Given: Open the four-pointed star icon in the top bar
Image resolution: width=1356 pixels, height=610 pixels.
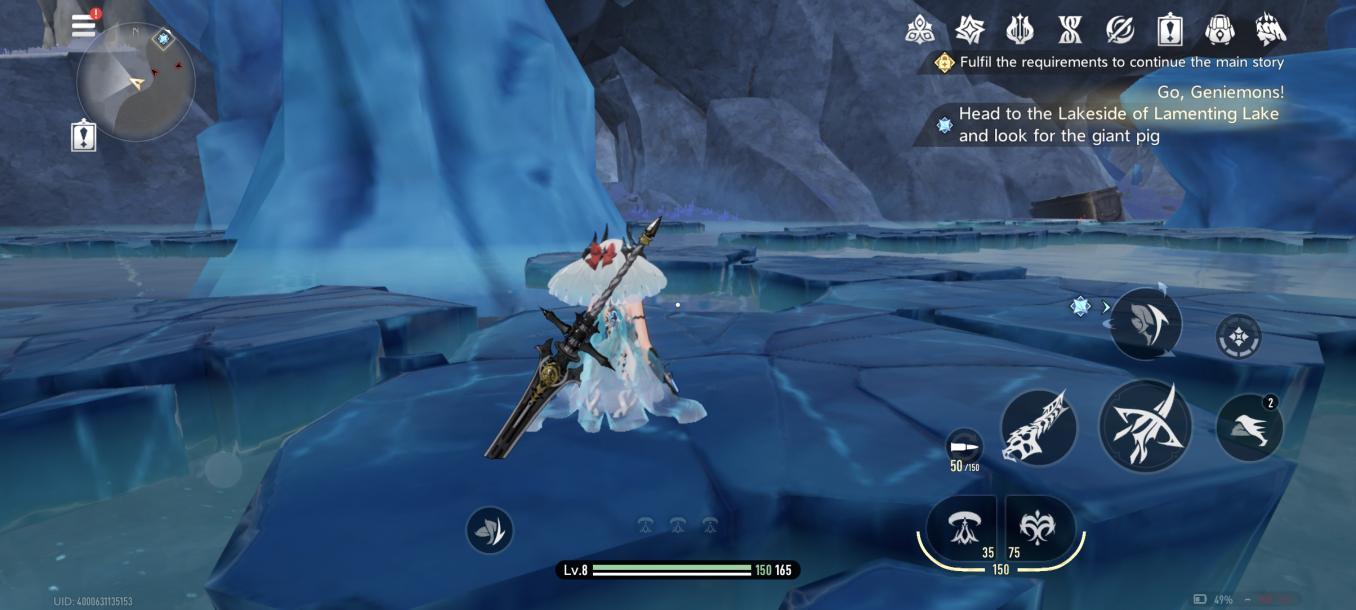Looking at the screenshot, I should click(969, 30).
